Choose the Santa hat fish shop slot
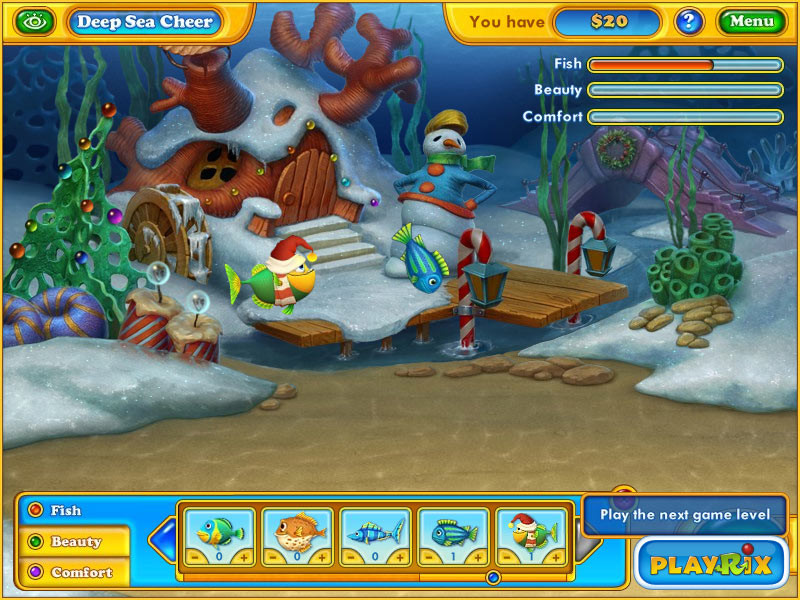 click(x=530, y=530)
